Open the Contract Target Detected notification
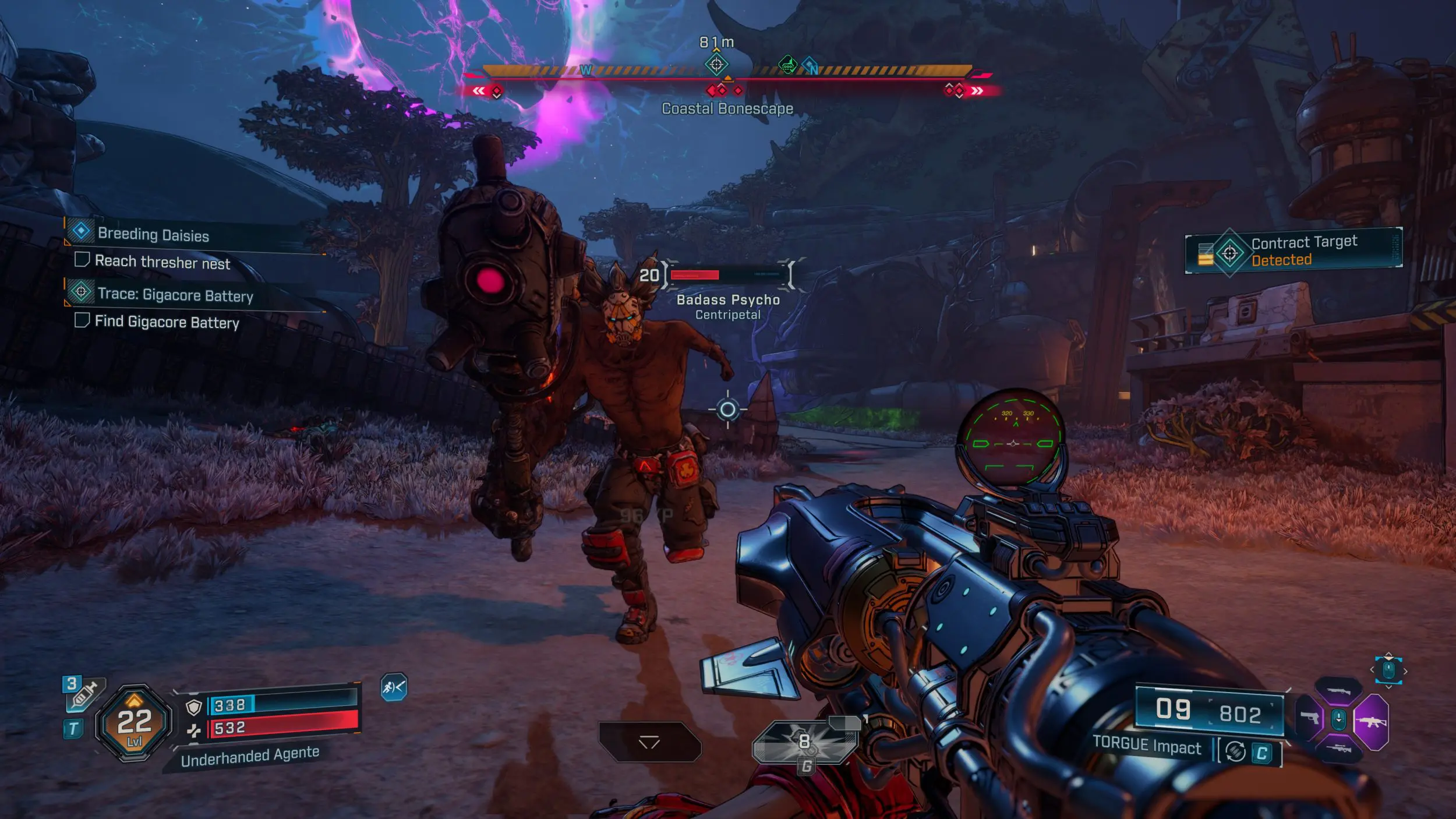The width and height of the screenshot is (1456, 819). coord(1293,250)
